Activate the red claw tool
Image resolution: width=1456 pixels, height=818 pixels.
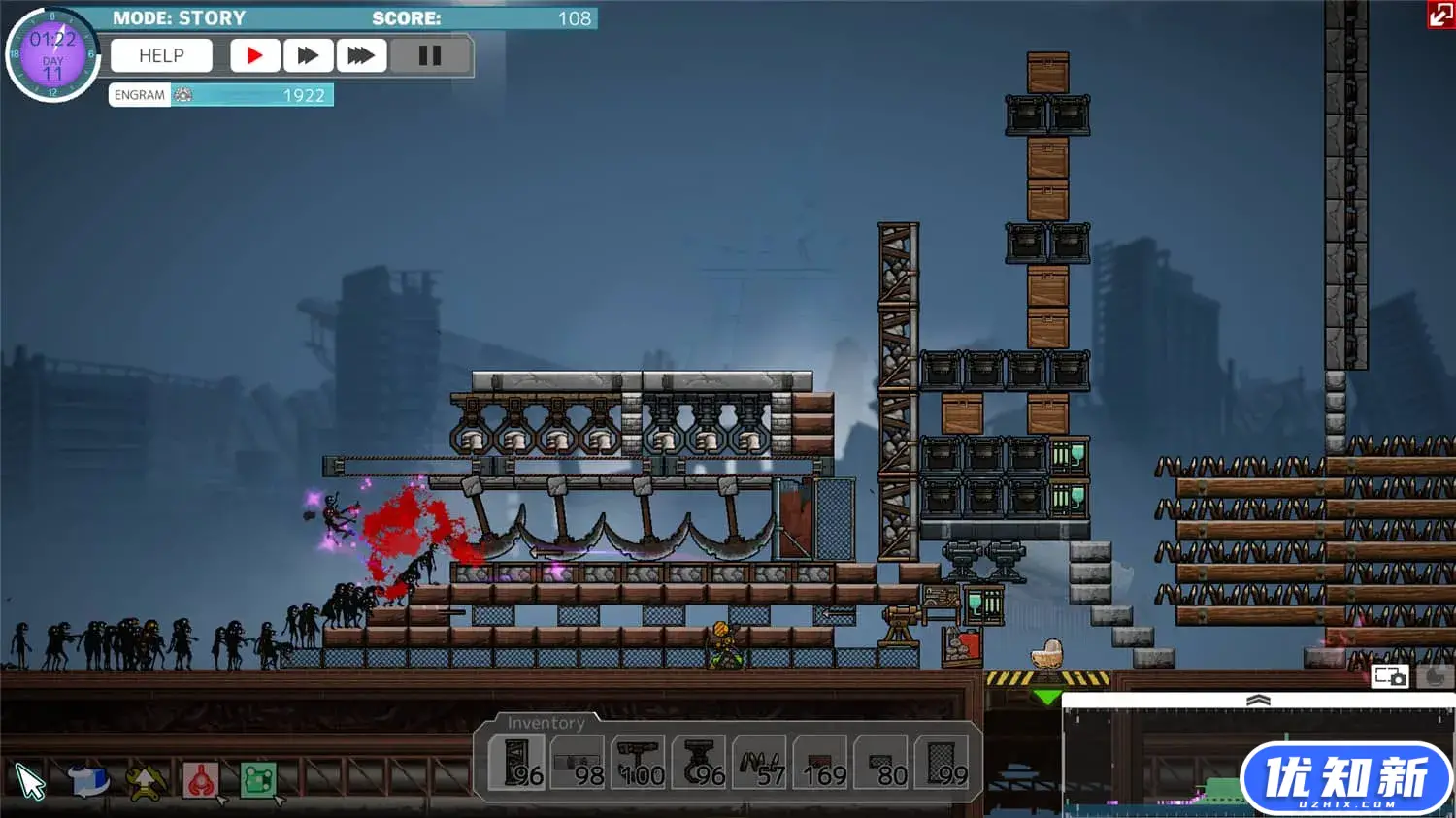pyautogui.click(x=201, y=780)
